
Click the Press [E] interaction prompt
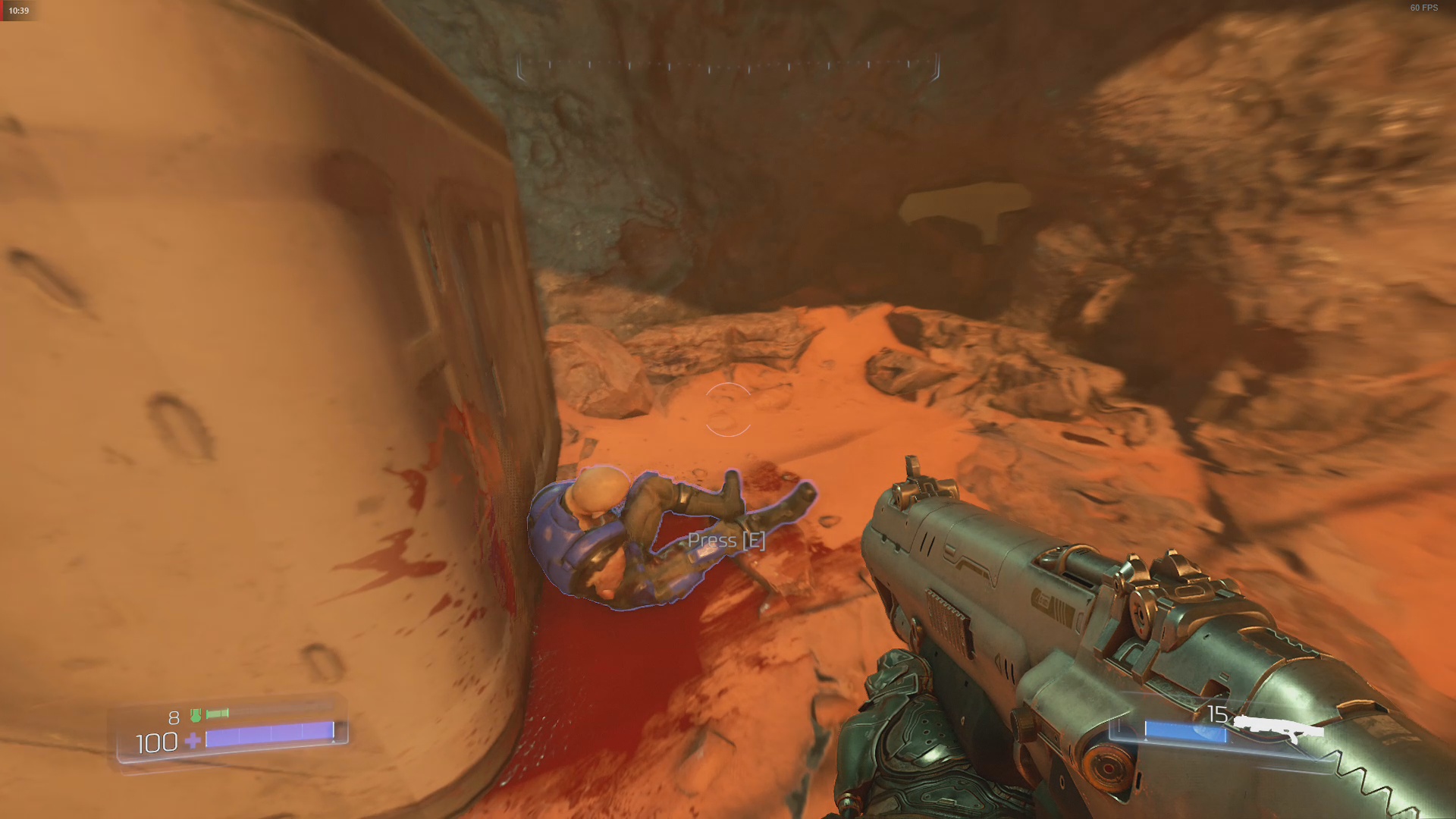point(726,540)
